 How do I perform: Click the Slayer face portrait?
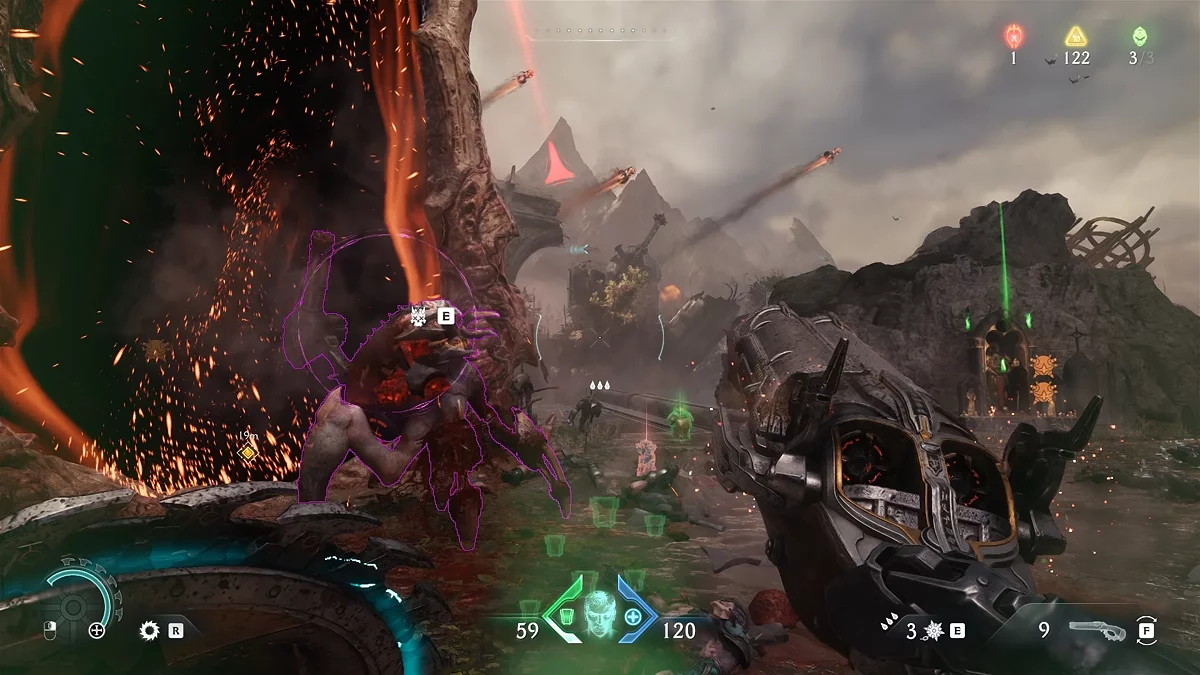(x=599, y=612)
